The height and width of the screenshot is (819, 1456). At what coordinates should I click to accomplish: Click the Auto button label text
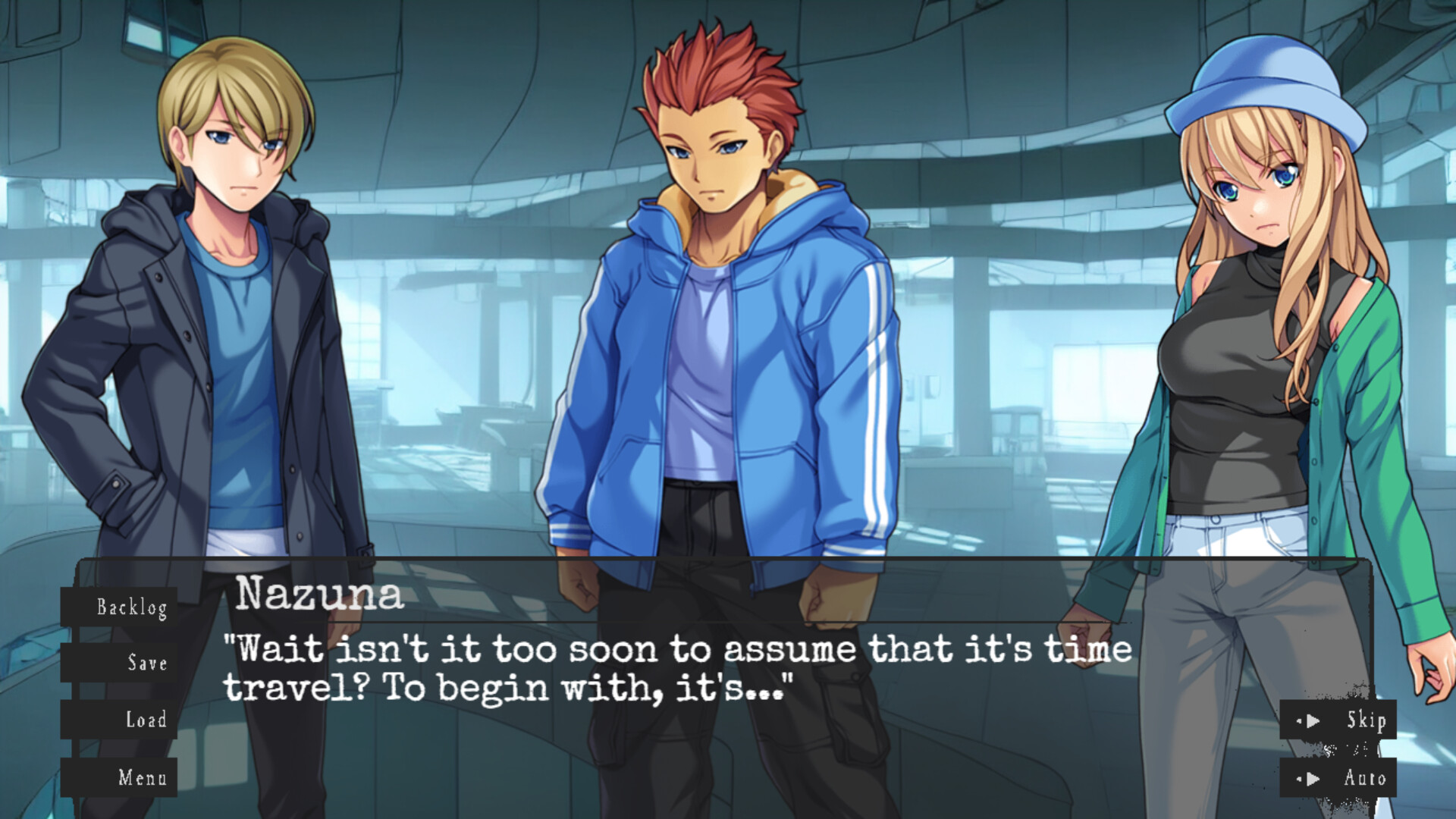tap(1365, 777)
